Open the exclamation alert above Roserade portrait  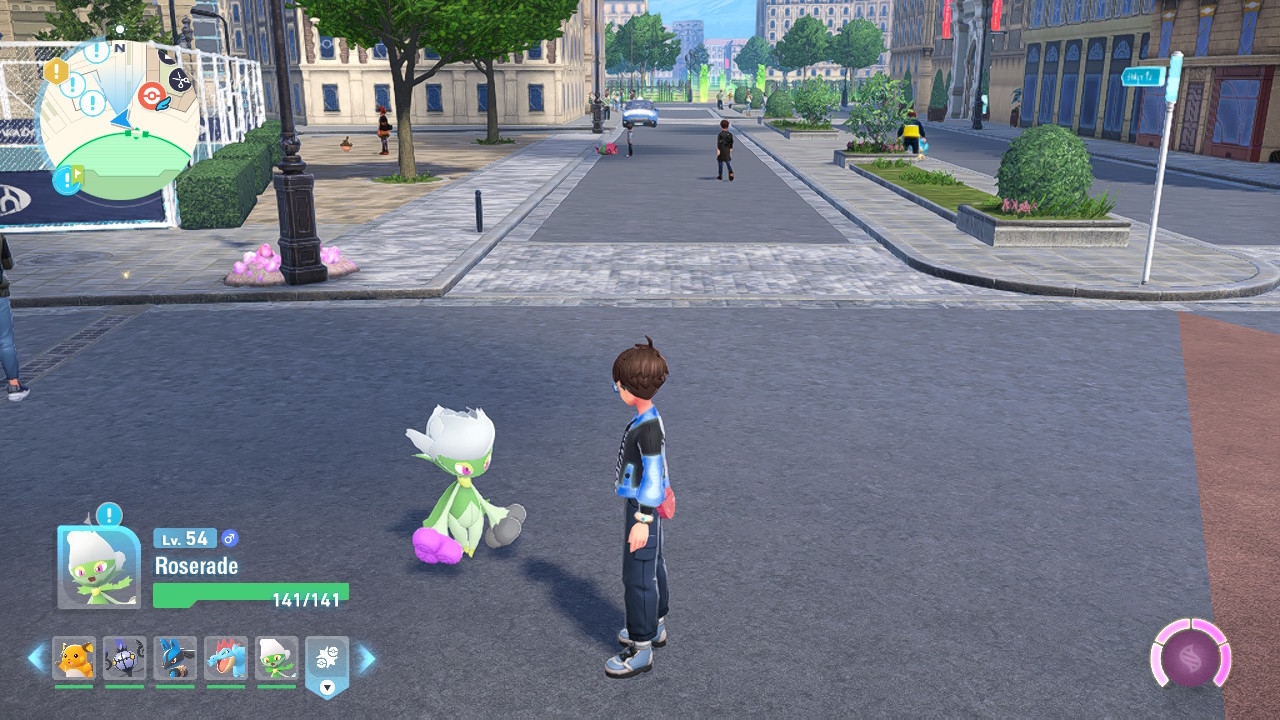(109, 516)
